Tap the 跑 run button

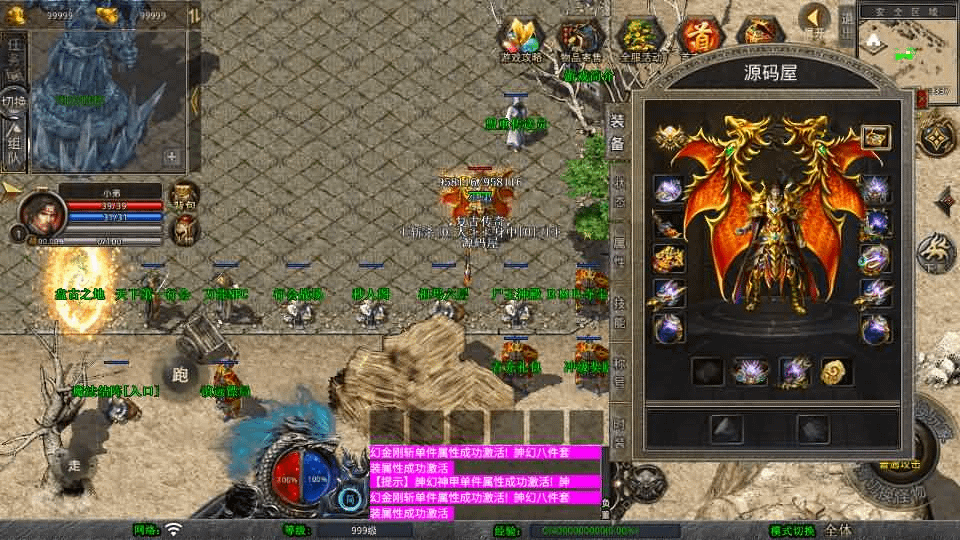tap(180, 374)
